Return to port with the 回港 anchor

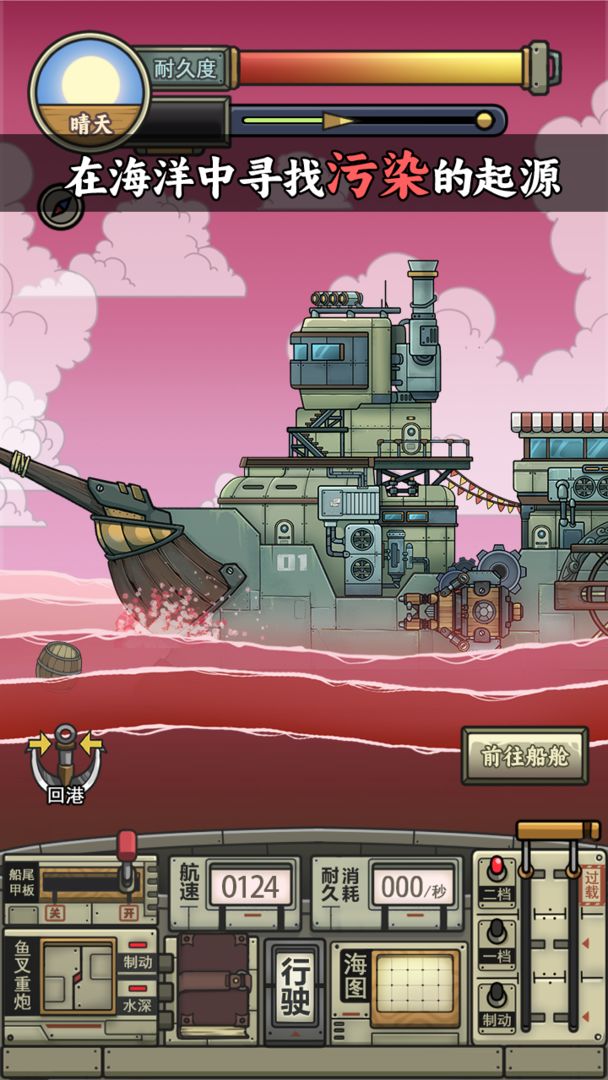[x=65, y=765]
